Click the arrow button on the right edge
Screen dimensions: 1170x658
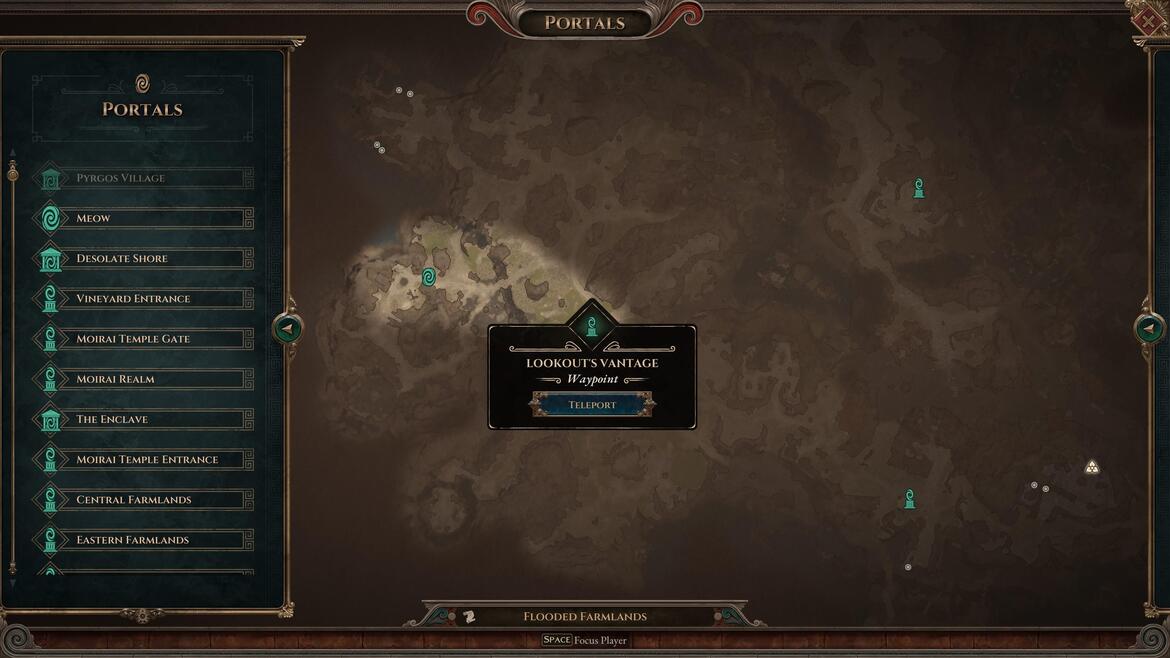point(1149,328)
